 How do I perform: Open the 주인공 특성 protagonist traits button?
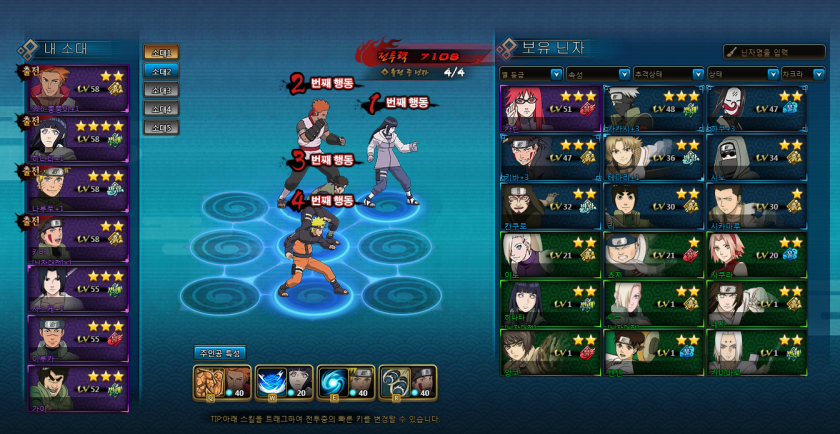tap(220, 352)
